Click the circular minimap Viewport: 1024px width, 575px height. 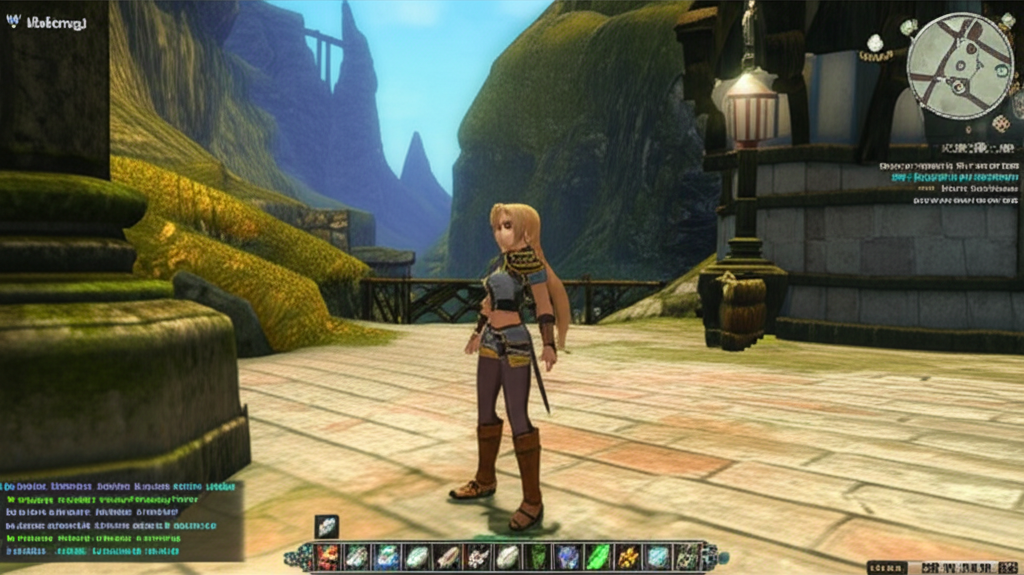point(960,65)
